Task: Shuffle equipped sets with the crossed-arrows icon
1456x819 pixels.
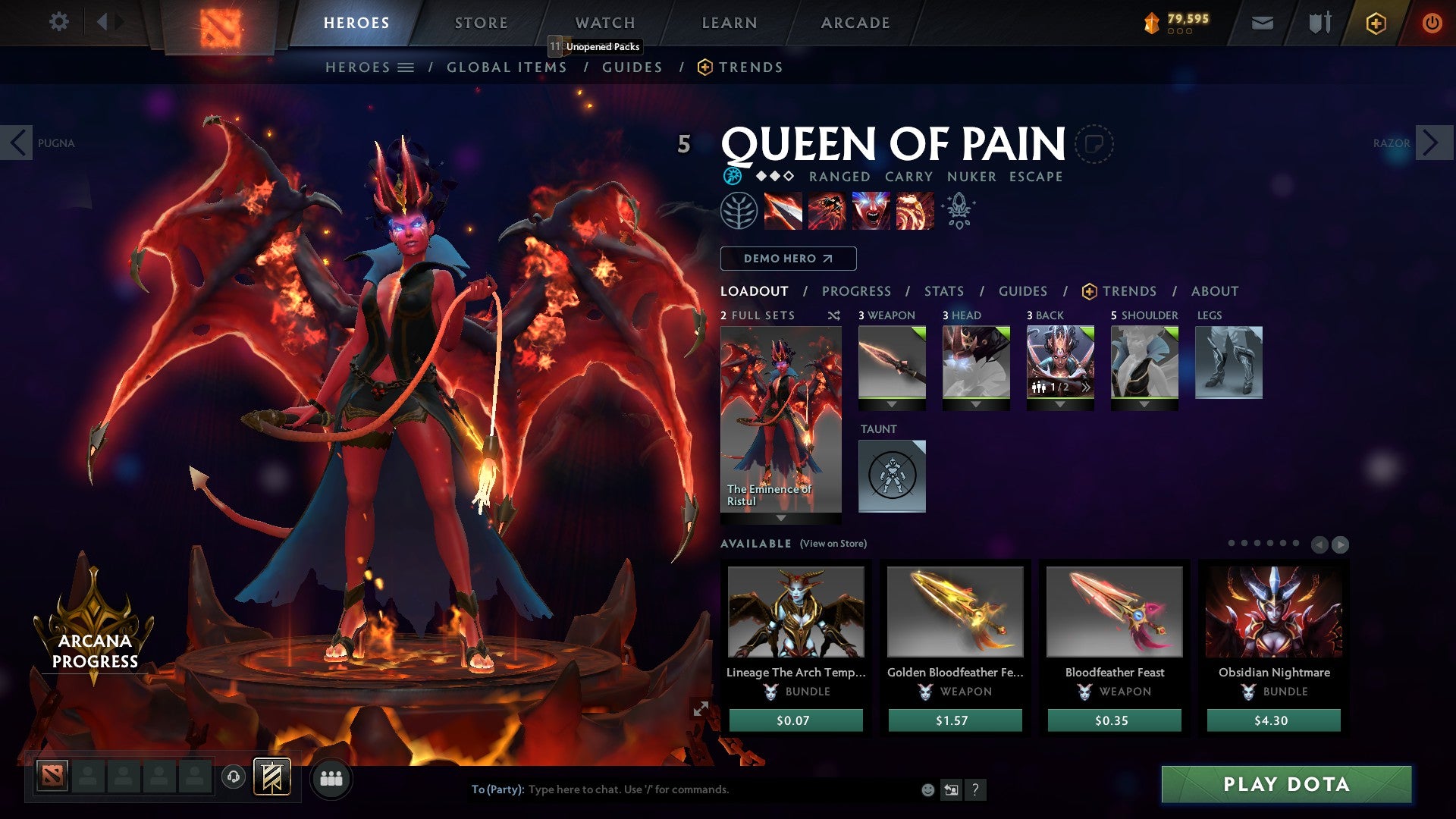Action: [833, 315]
